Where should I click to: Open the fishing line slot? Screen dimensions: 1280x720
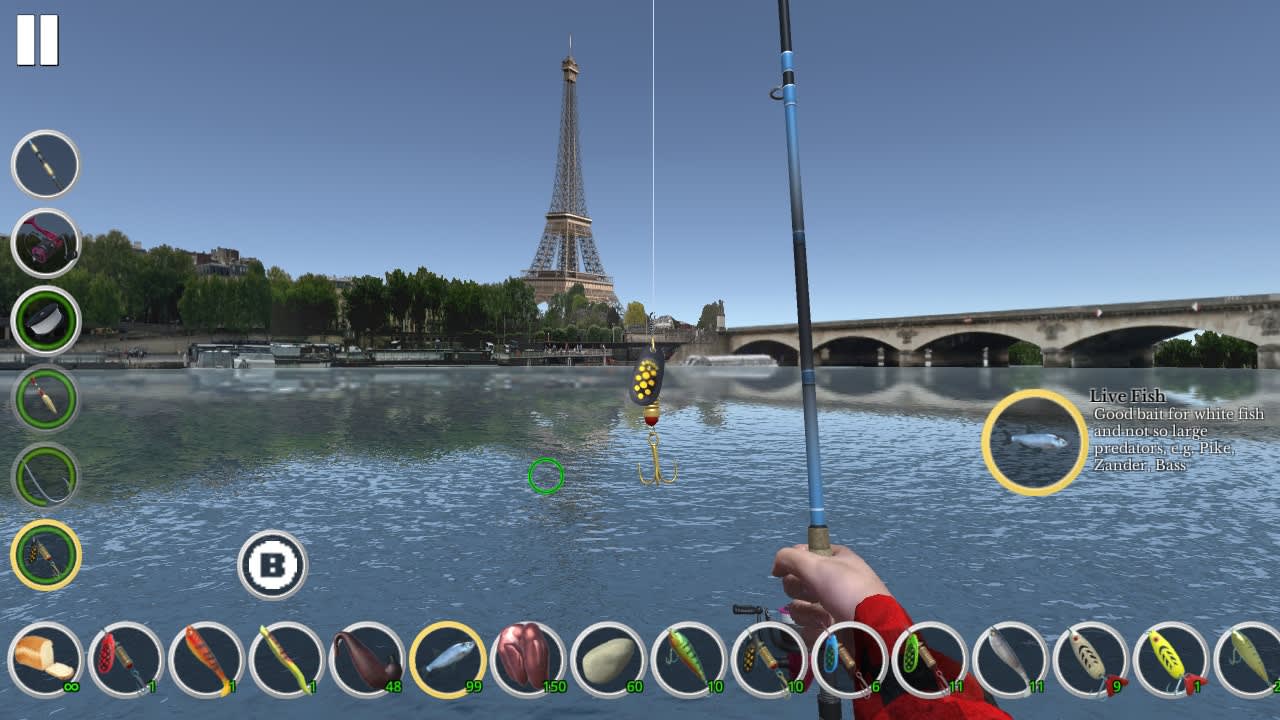click(45, 320)
